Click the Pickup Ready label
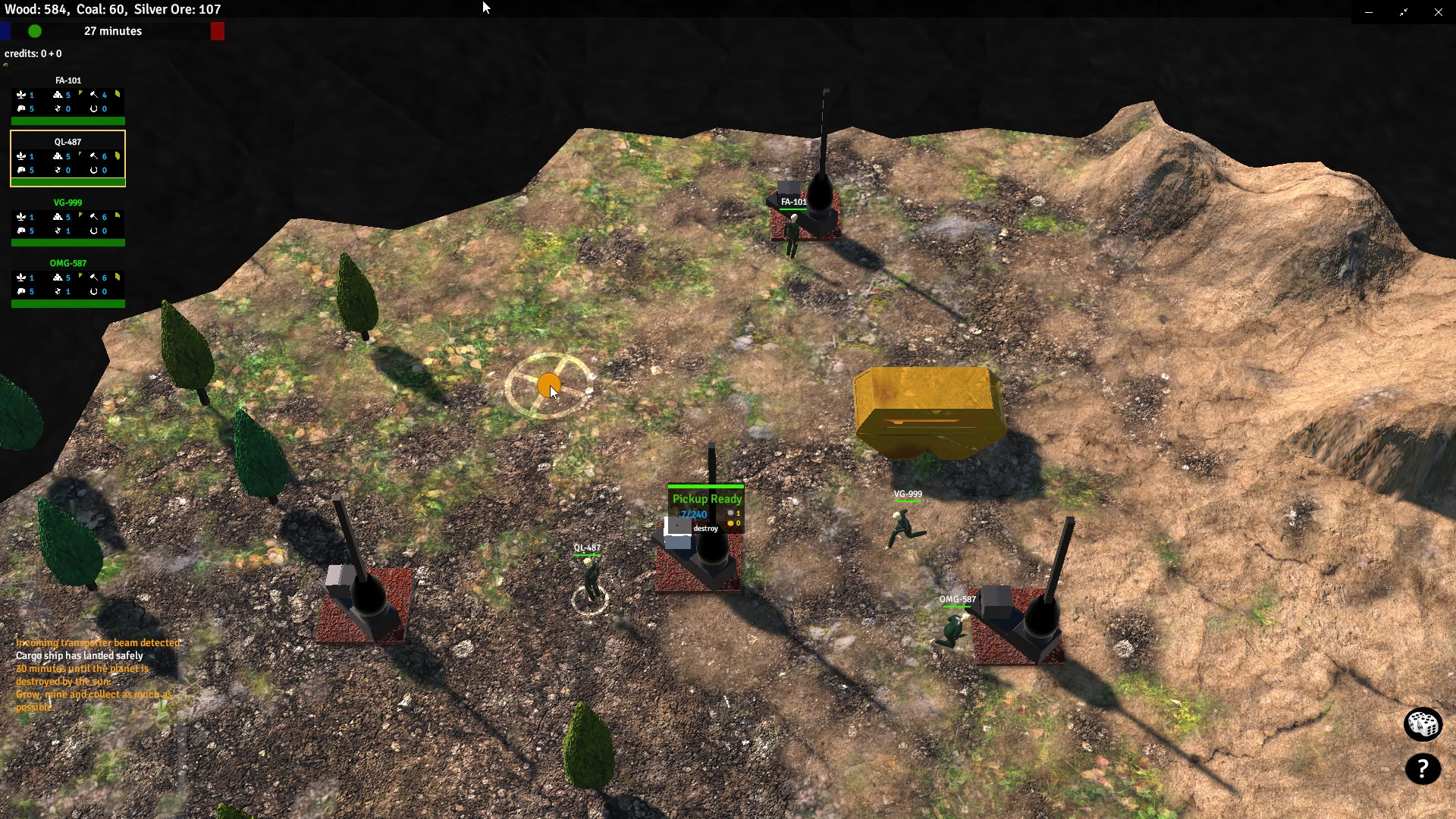 pos(705,499)
